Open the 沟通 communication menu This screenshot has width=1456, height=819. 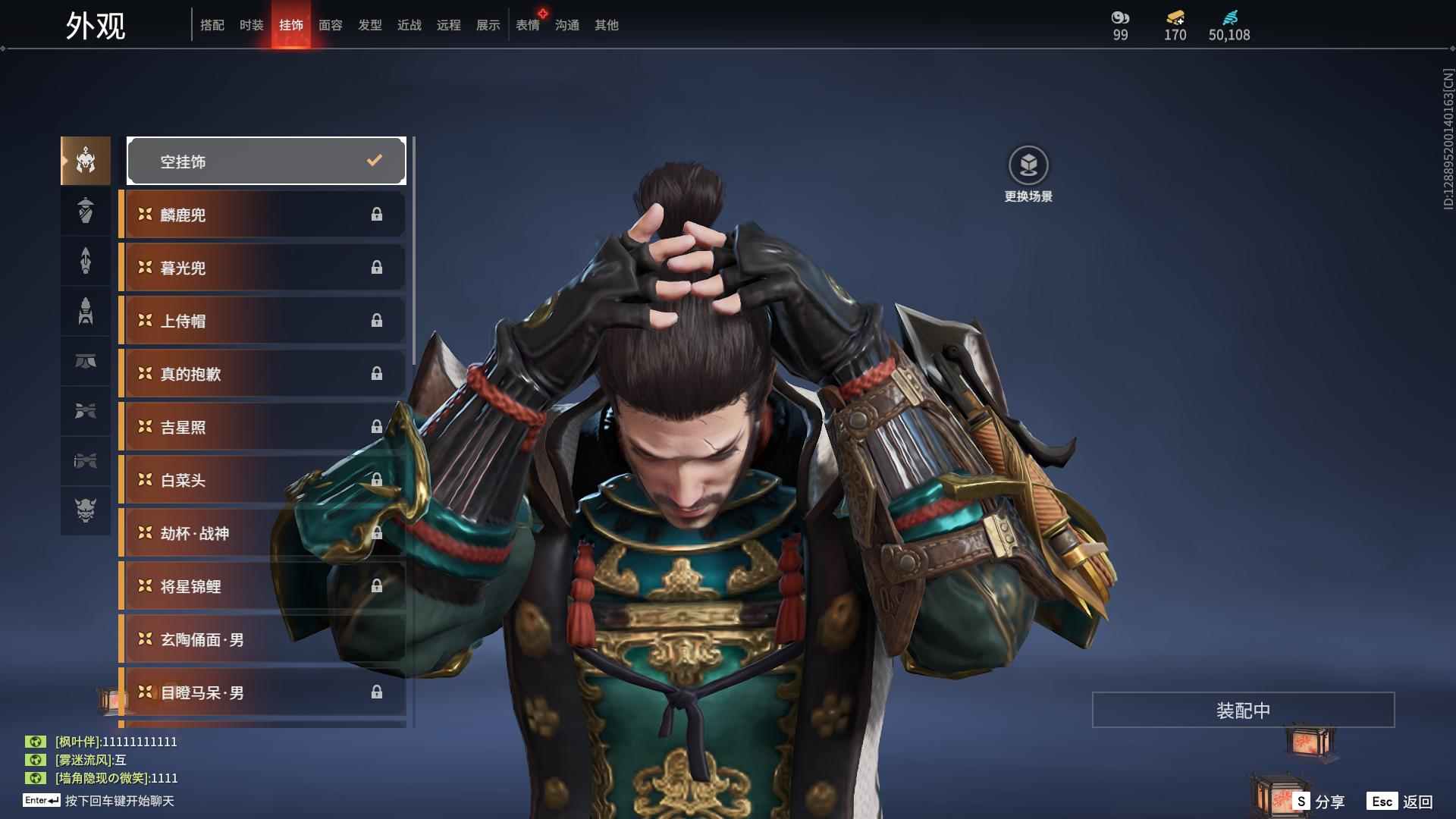[x=566, y=25]
